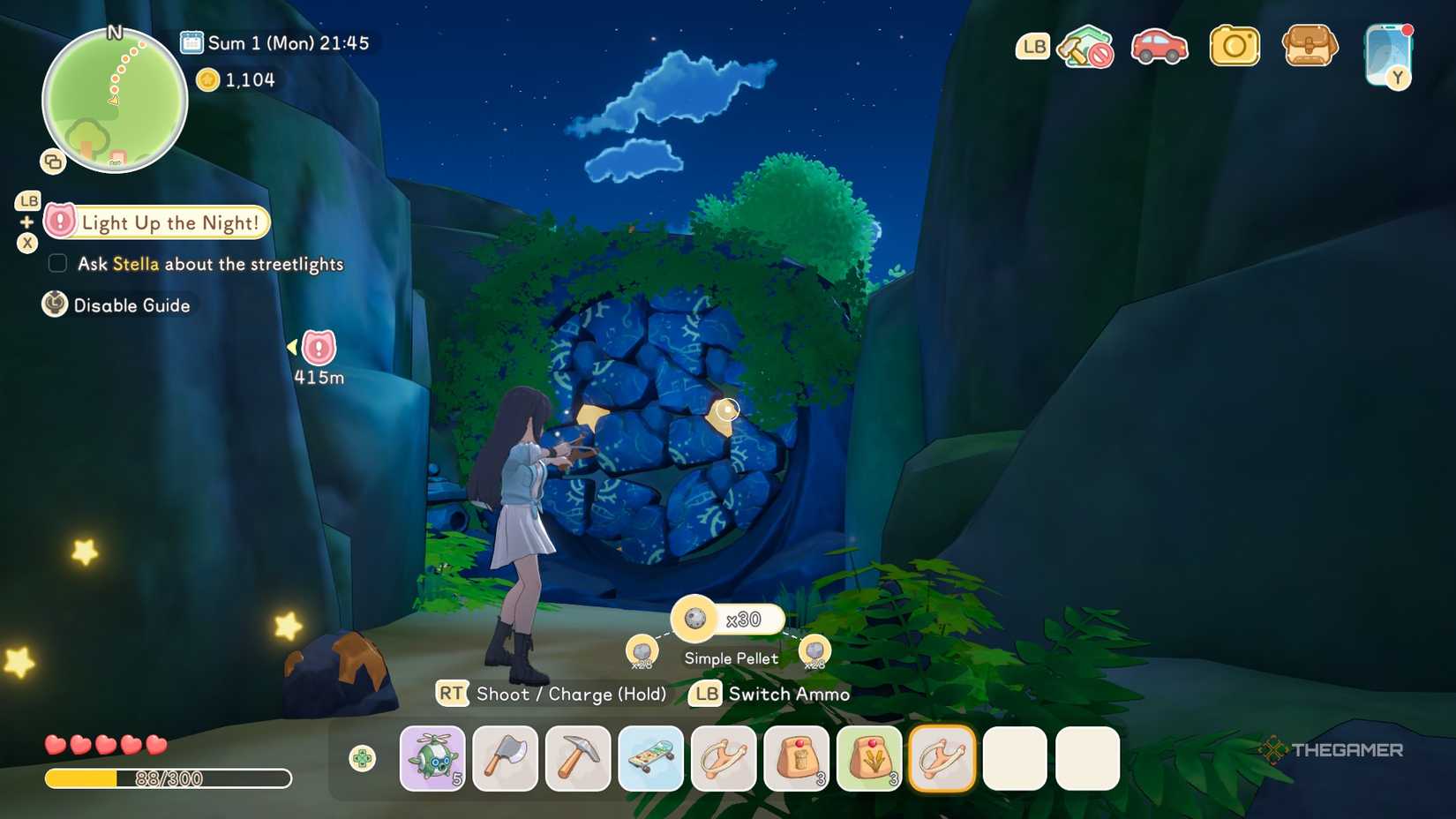Expand the LB quest panel chevron
Screen dimensions: 1456x819
[x=26, y=200]
